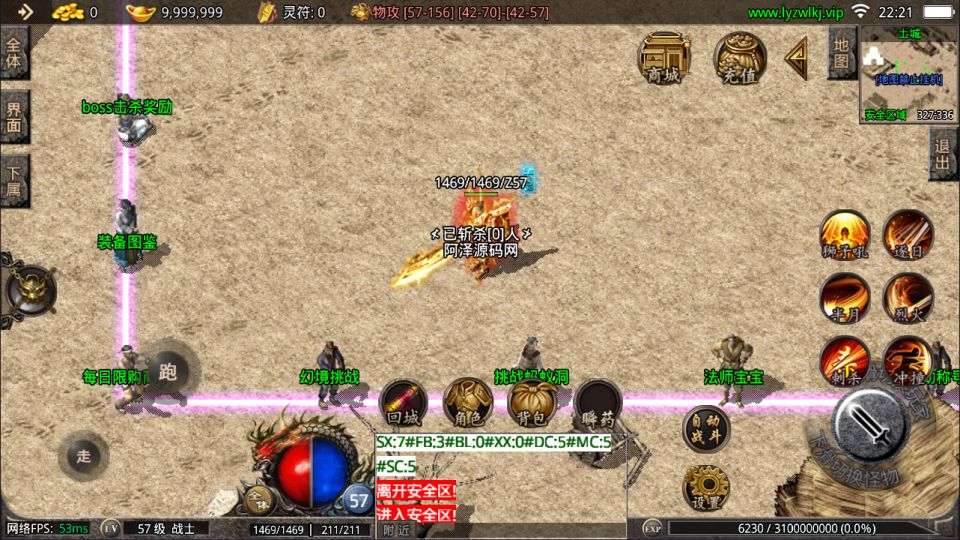This screenshot has width=960, height=540.
Task: Use the 刺杀 skill
Action: point(845,361)
